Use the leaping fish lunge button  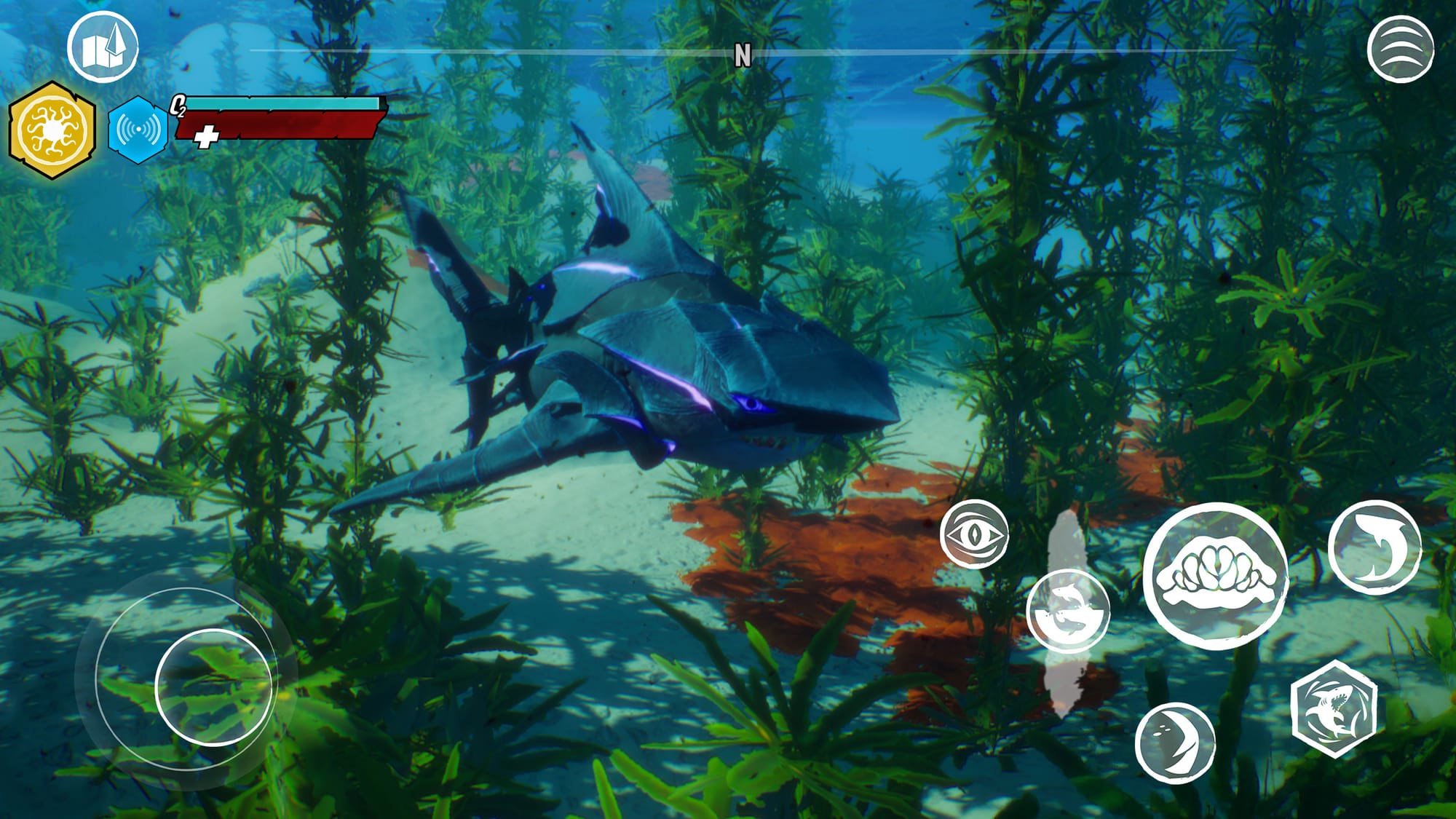(x=1374, y=547)
